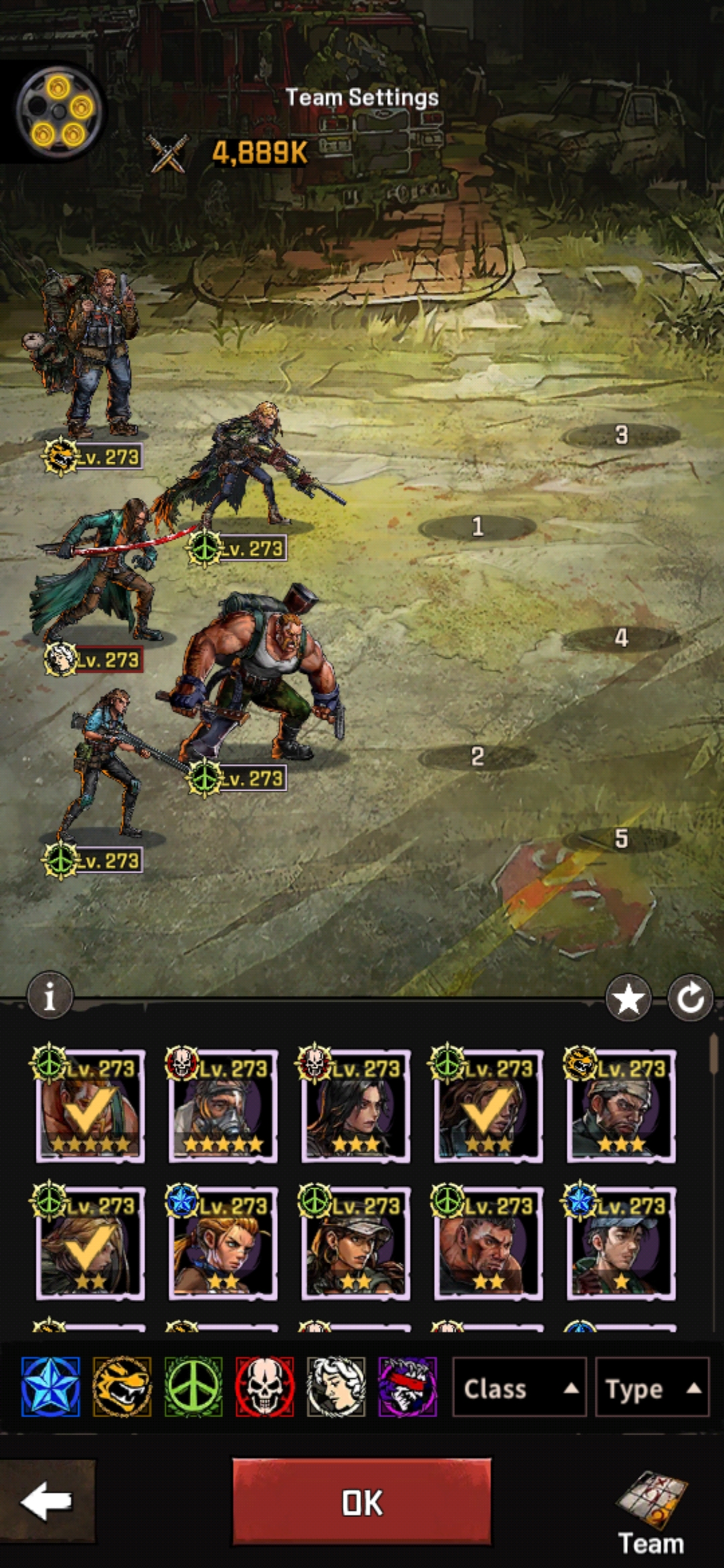Filter heroes by white woman-portrait faction

click(x=336, y=1387)
